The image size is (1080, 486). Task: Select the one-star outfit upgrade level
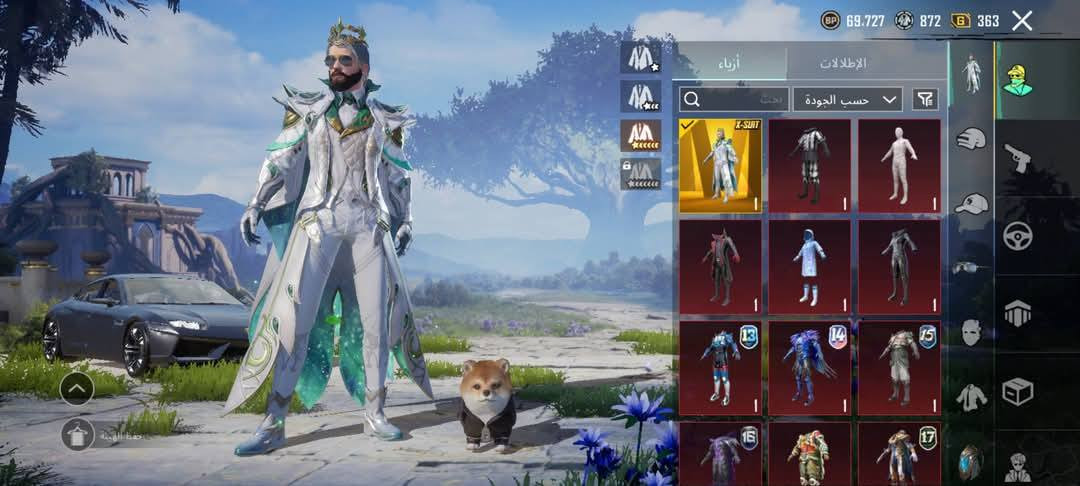coord(641,58)
